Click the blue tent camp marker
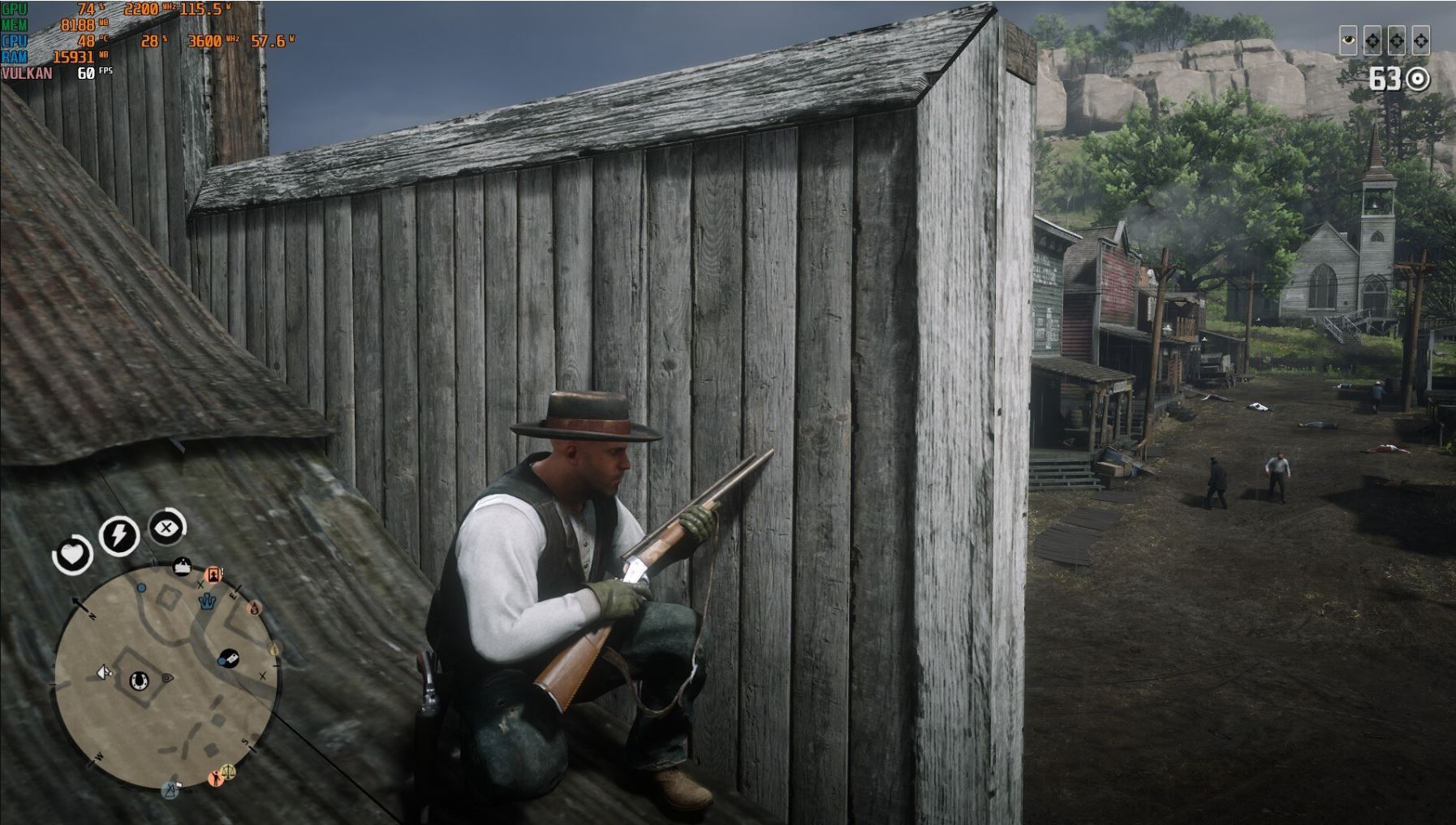 tap(170, 789)
